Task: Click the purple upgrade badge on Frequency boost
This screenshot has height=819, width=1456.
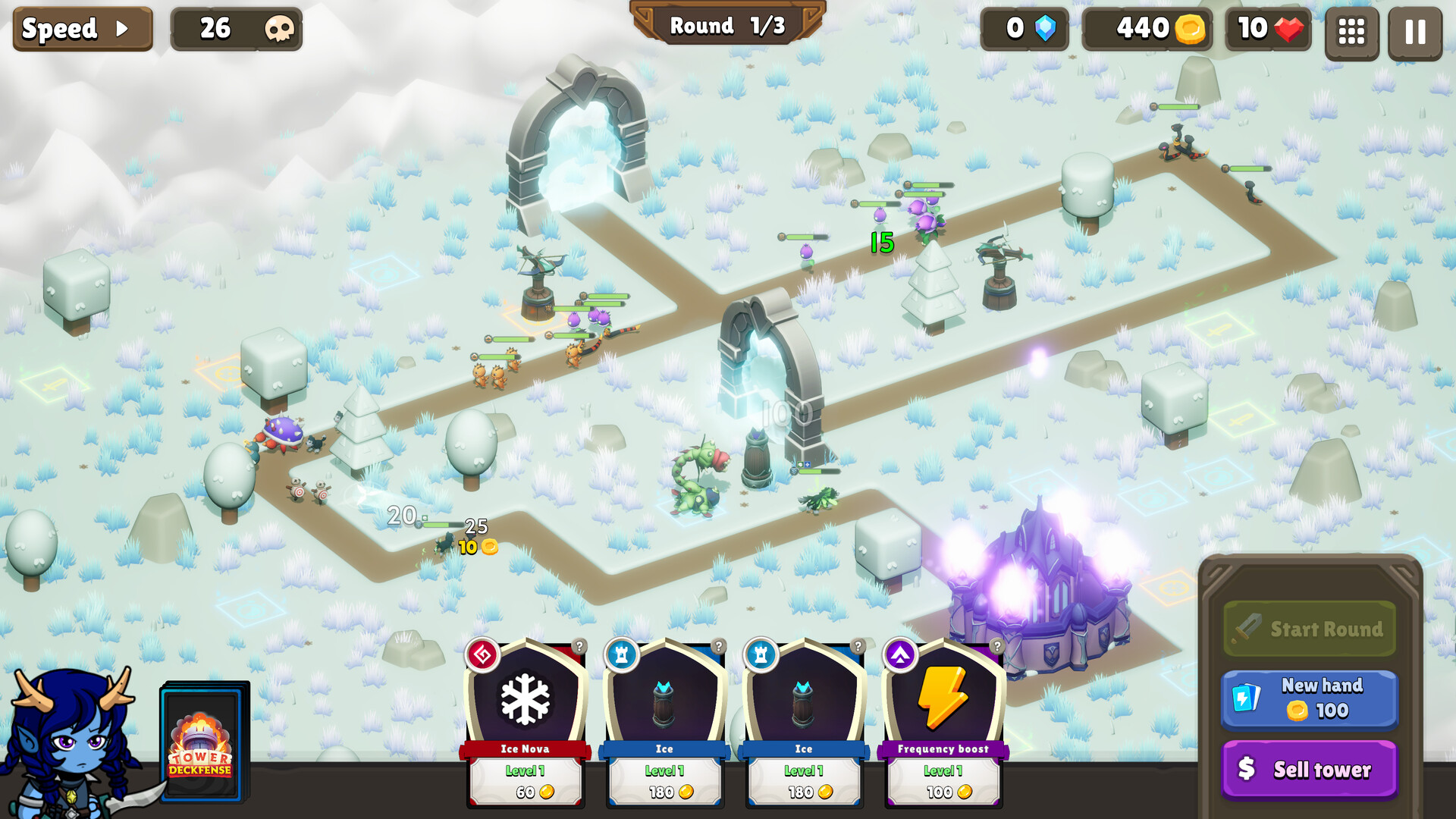Action: (x=899, y=655)
